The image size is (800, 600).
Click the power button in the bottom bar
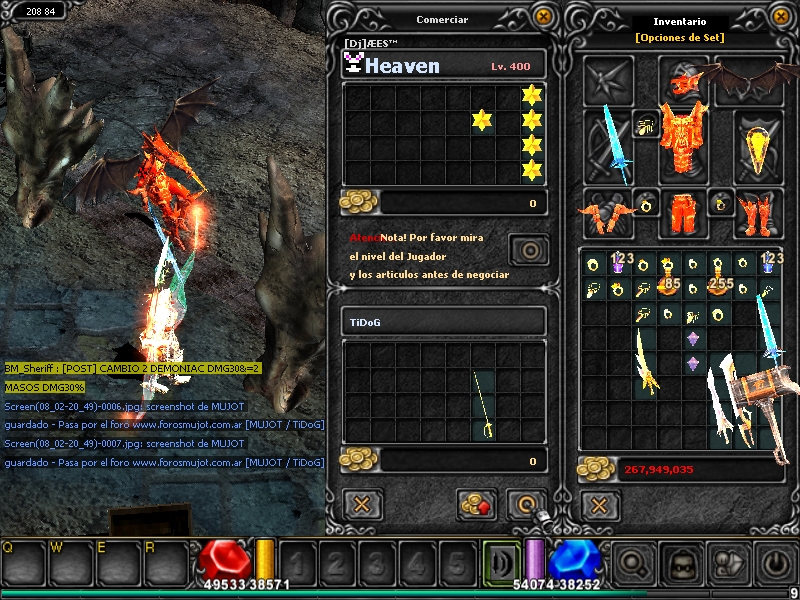pos(775,564)
